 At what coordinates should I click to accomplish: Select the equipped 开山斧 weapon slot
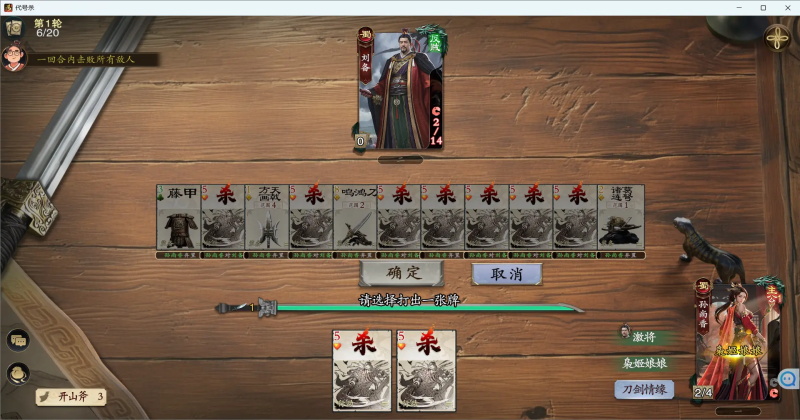(72, 397)
